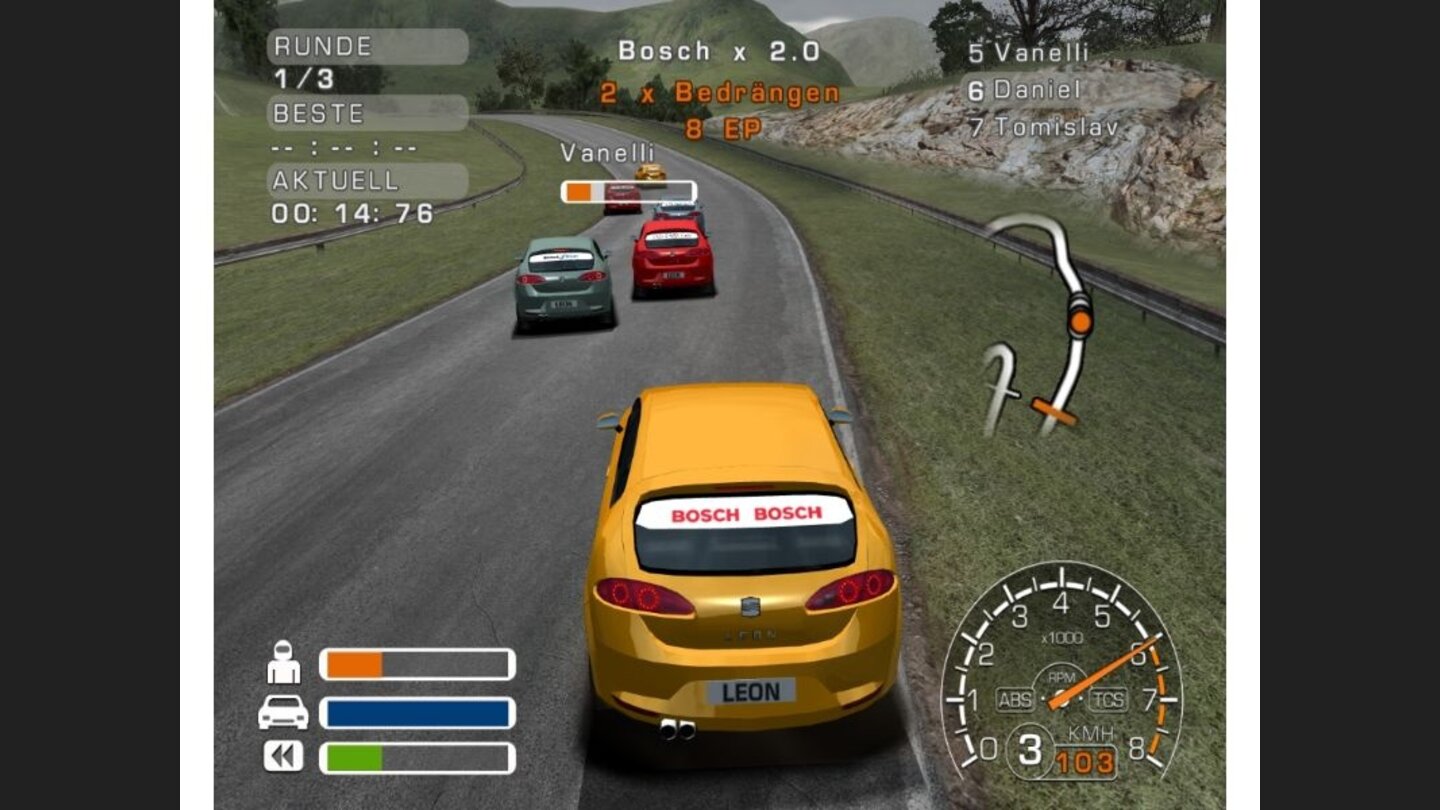Select Daniel in the position list
Viewport: 1440px width, 810px height.
pos(1025,90)
